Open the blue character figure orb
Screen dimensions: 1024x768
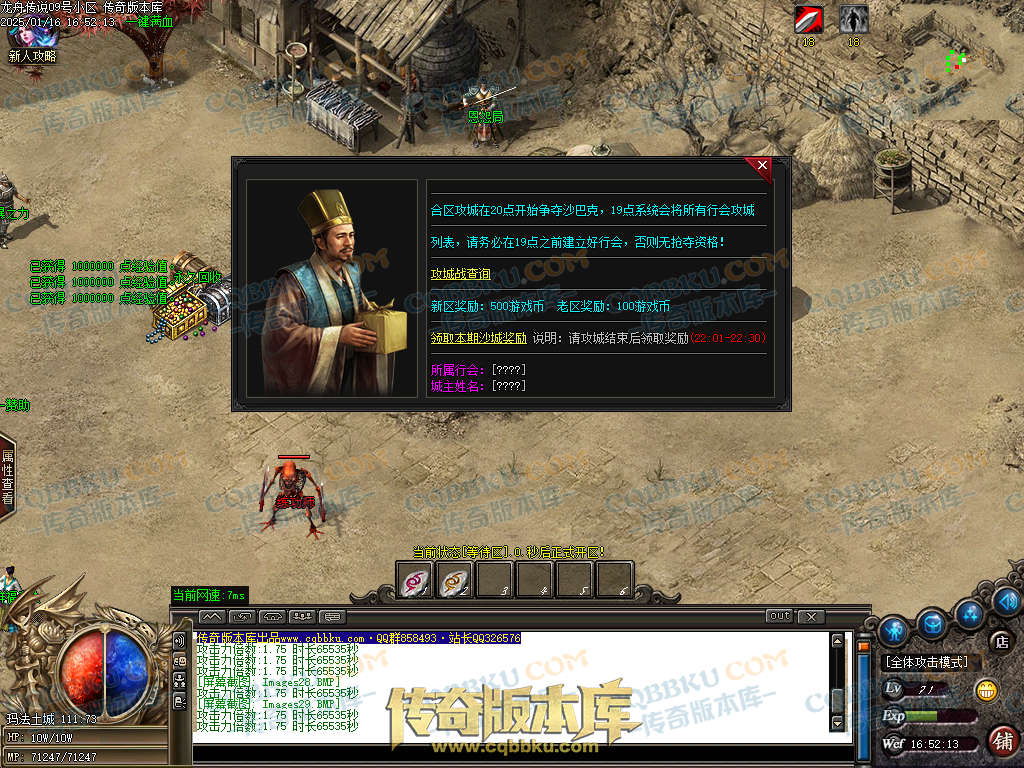[894, 630]
